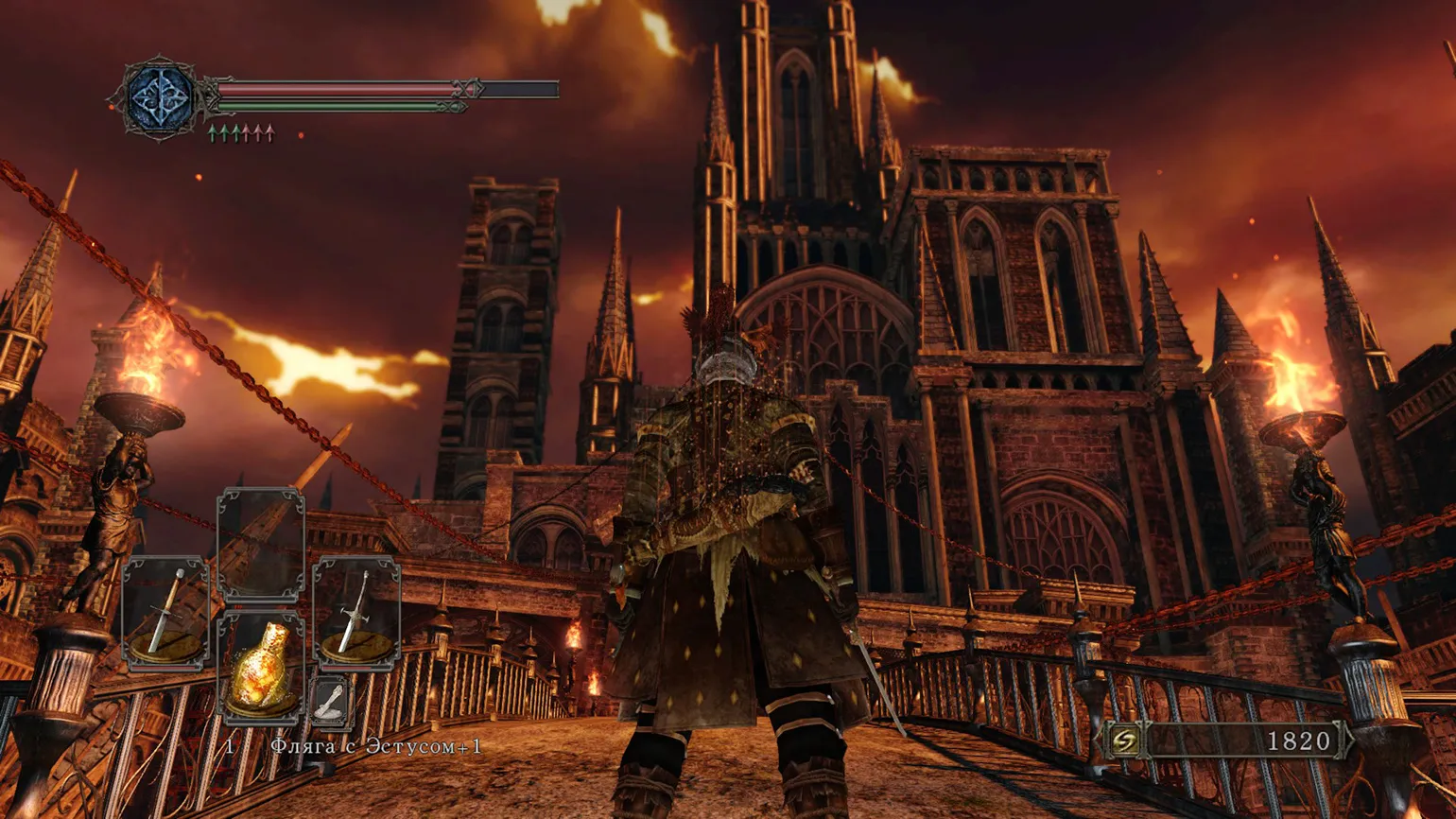1456x819 pixels.
Task: Click the empty top spell slot
Action: [x=261, y=545]
